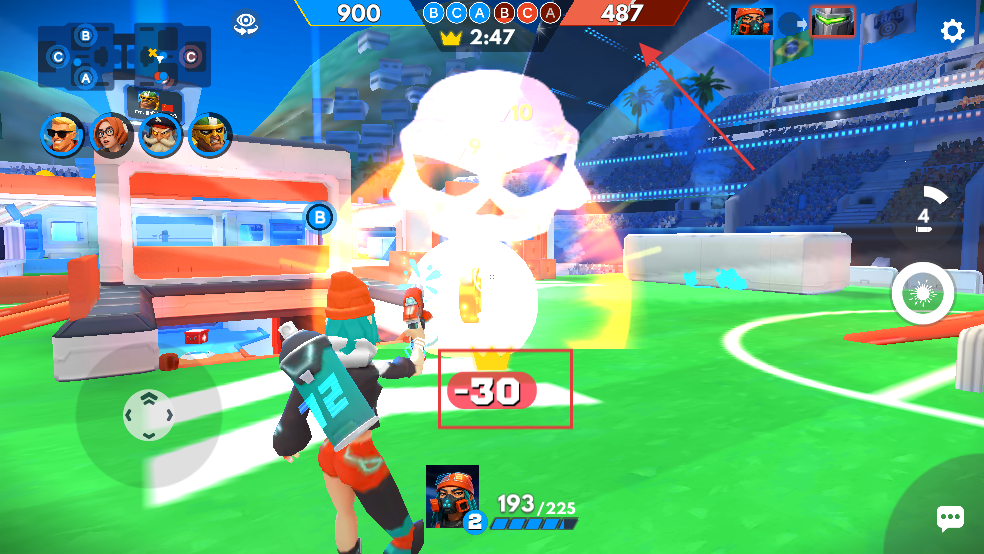
Task: Select the green-helmet teammate portrait
Action: pyautogui.click(x=210, y=135)
